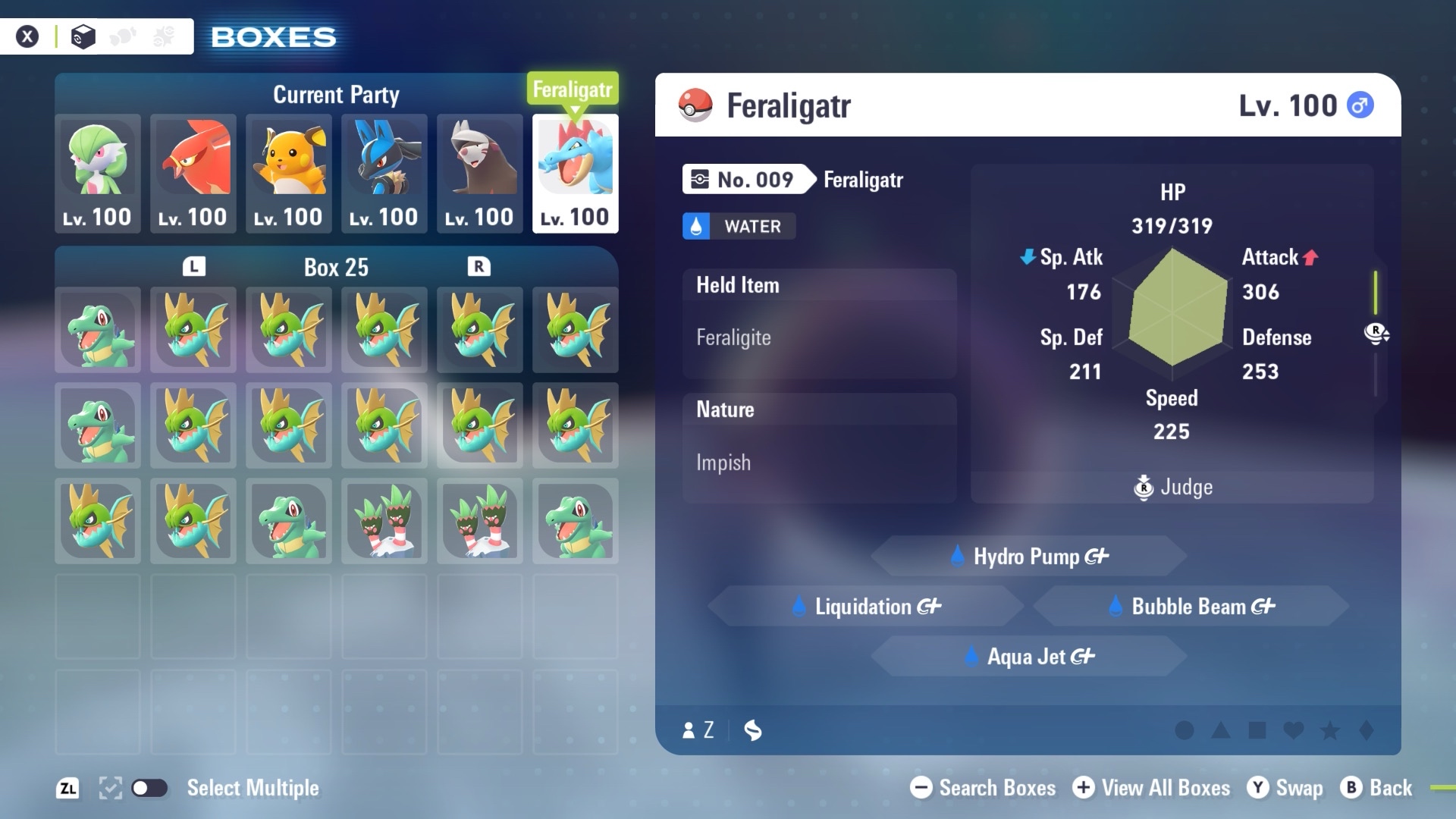Switch to the next box
This screenshot has height=819, width=1456.
[479, 267]
